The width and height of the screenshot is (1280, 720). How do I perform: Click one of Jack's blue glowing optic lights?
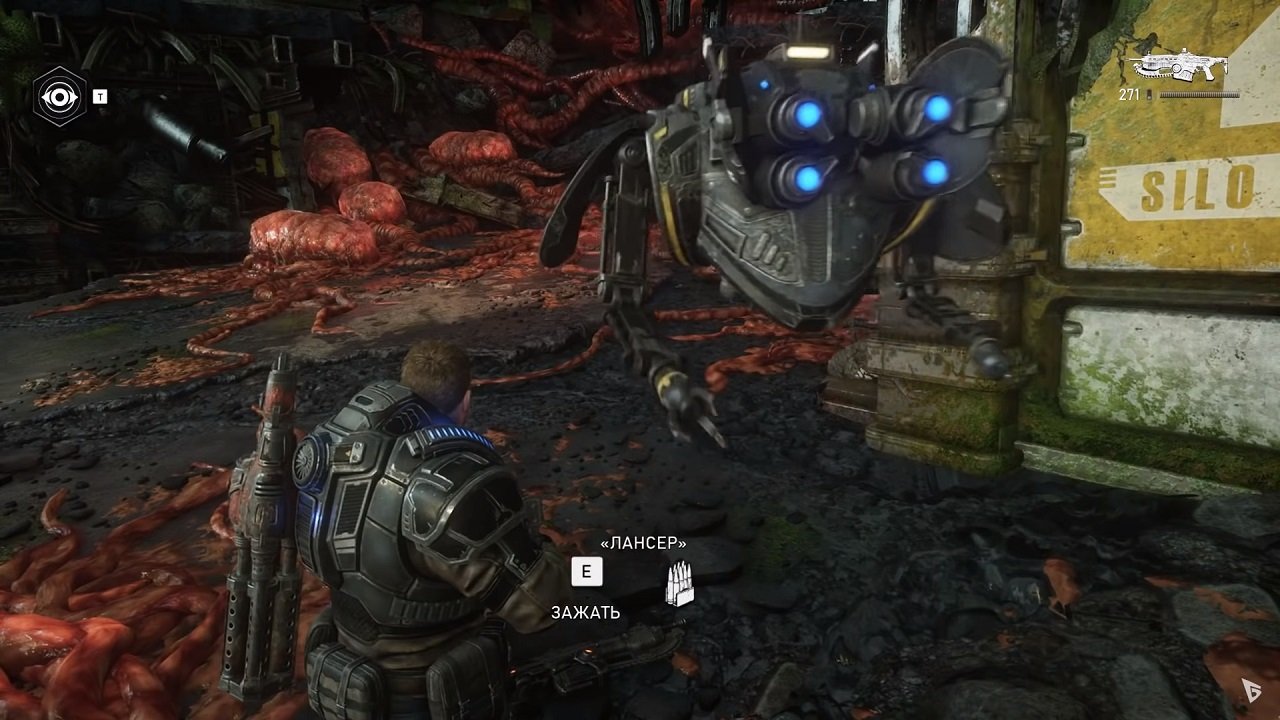tap(806, 115)
